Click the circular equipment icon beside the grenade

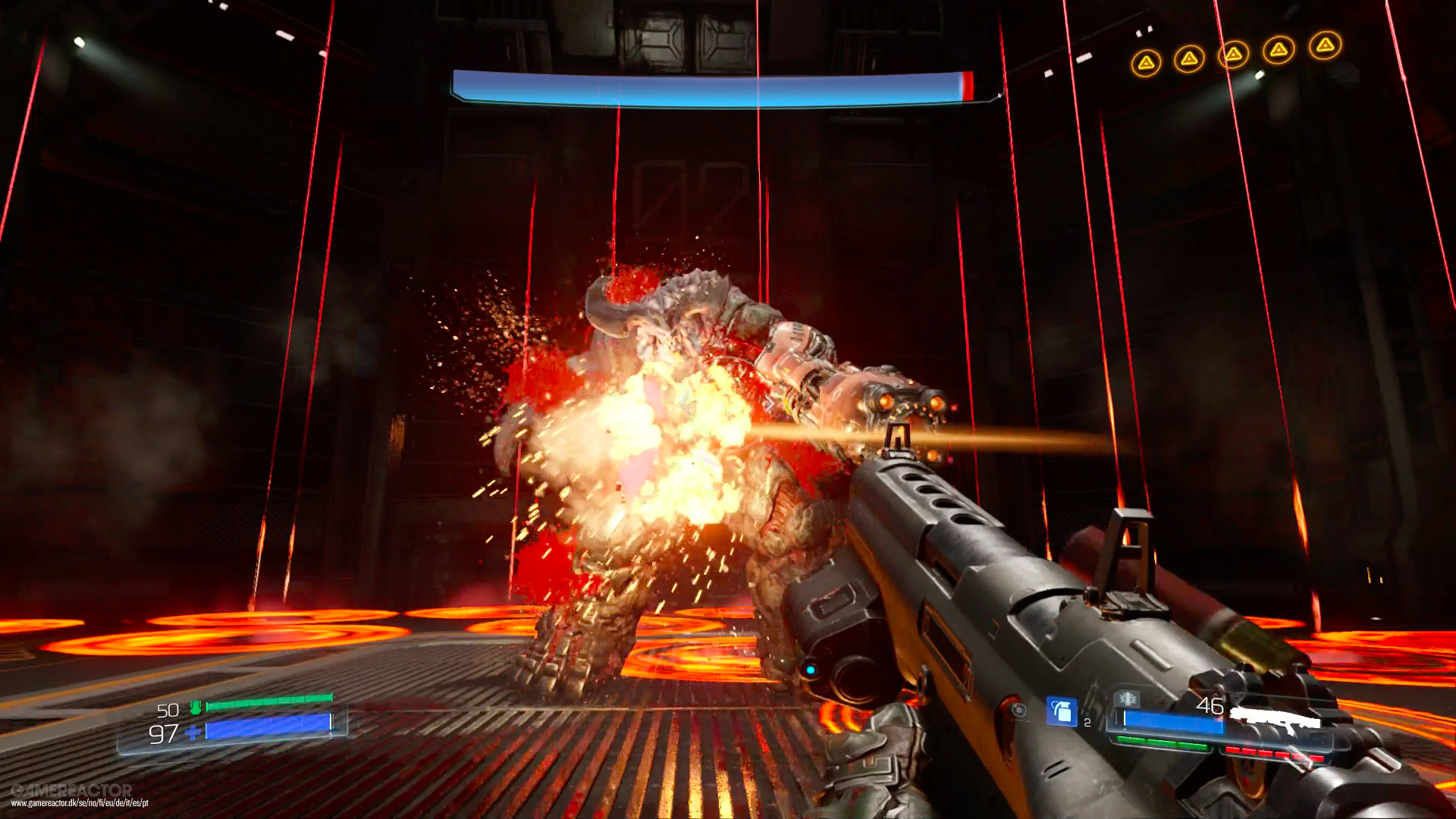point(1019,710)
